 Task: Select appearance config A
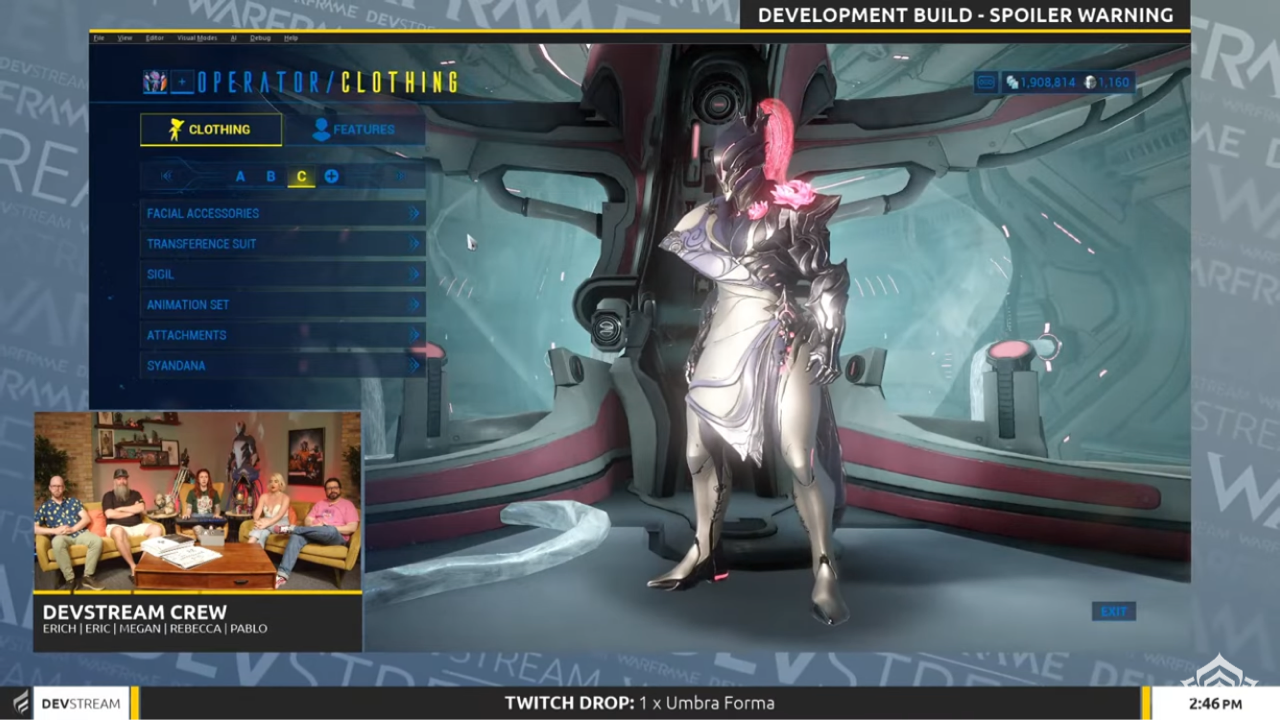pos(240,176)
